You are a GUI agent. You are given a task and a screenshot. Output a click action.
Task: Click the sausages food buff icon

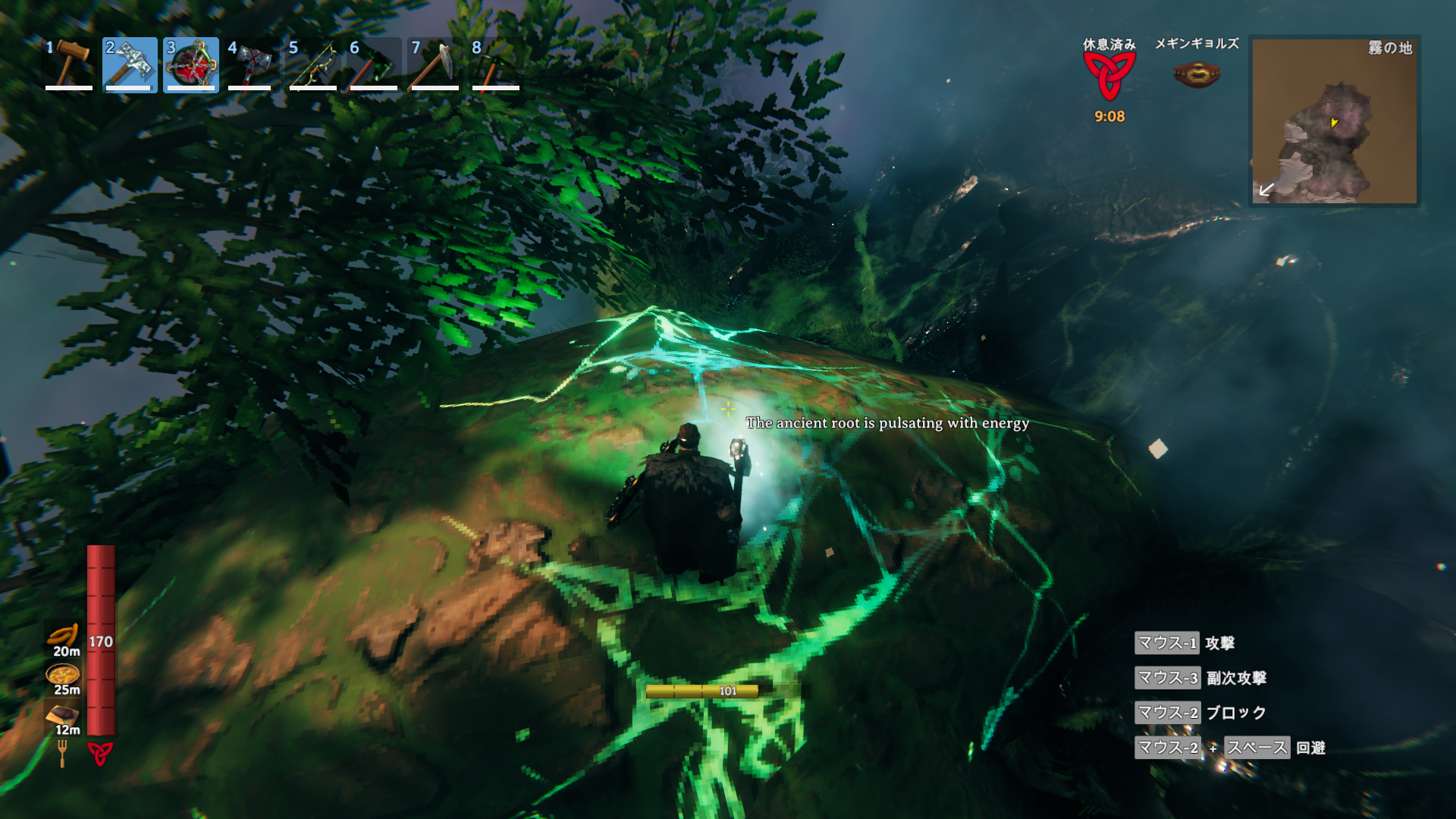click(64, 635)
